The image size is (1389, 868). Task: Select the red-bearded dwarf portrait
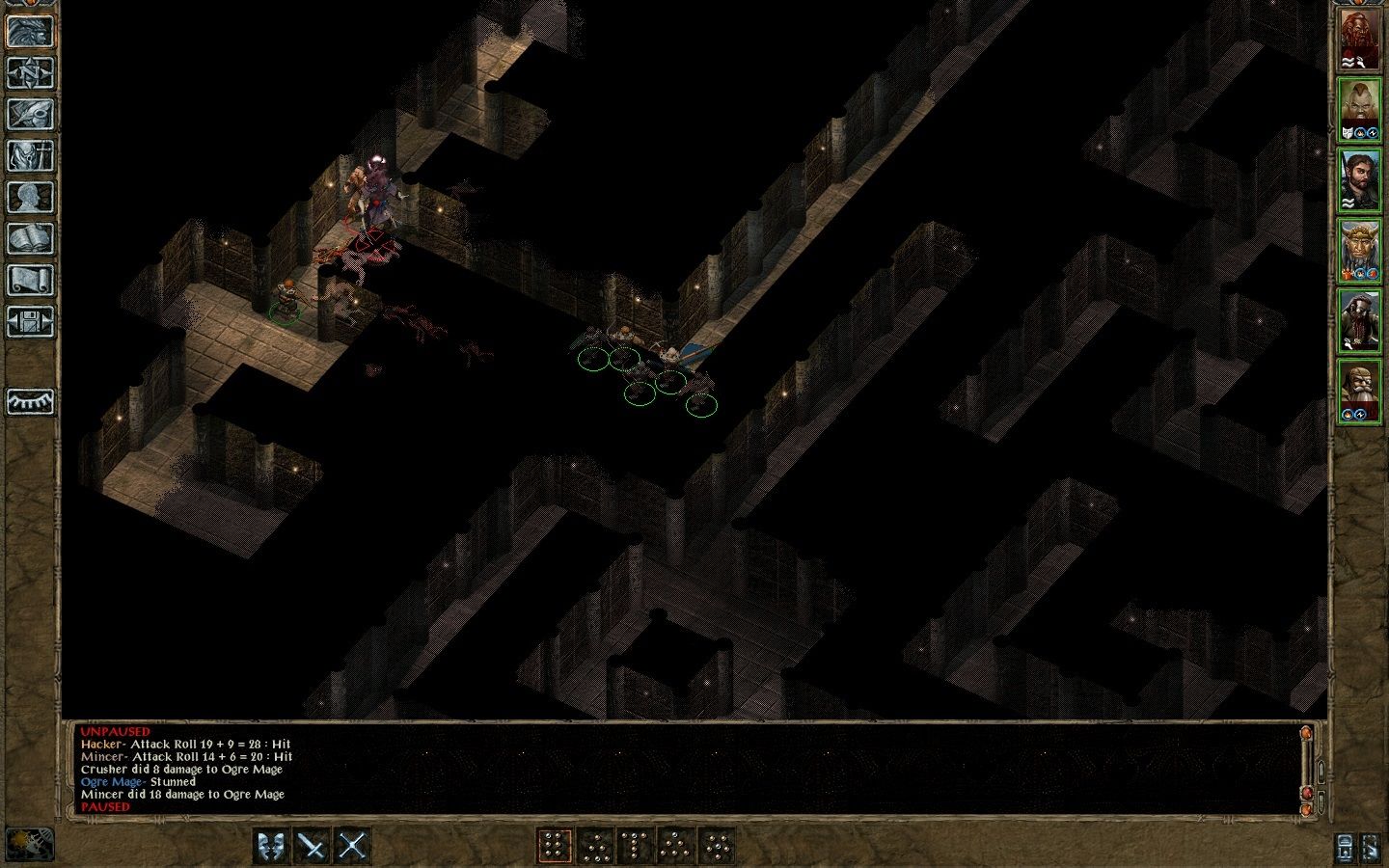tap(1360, 40)
